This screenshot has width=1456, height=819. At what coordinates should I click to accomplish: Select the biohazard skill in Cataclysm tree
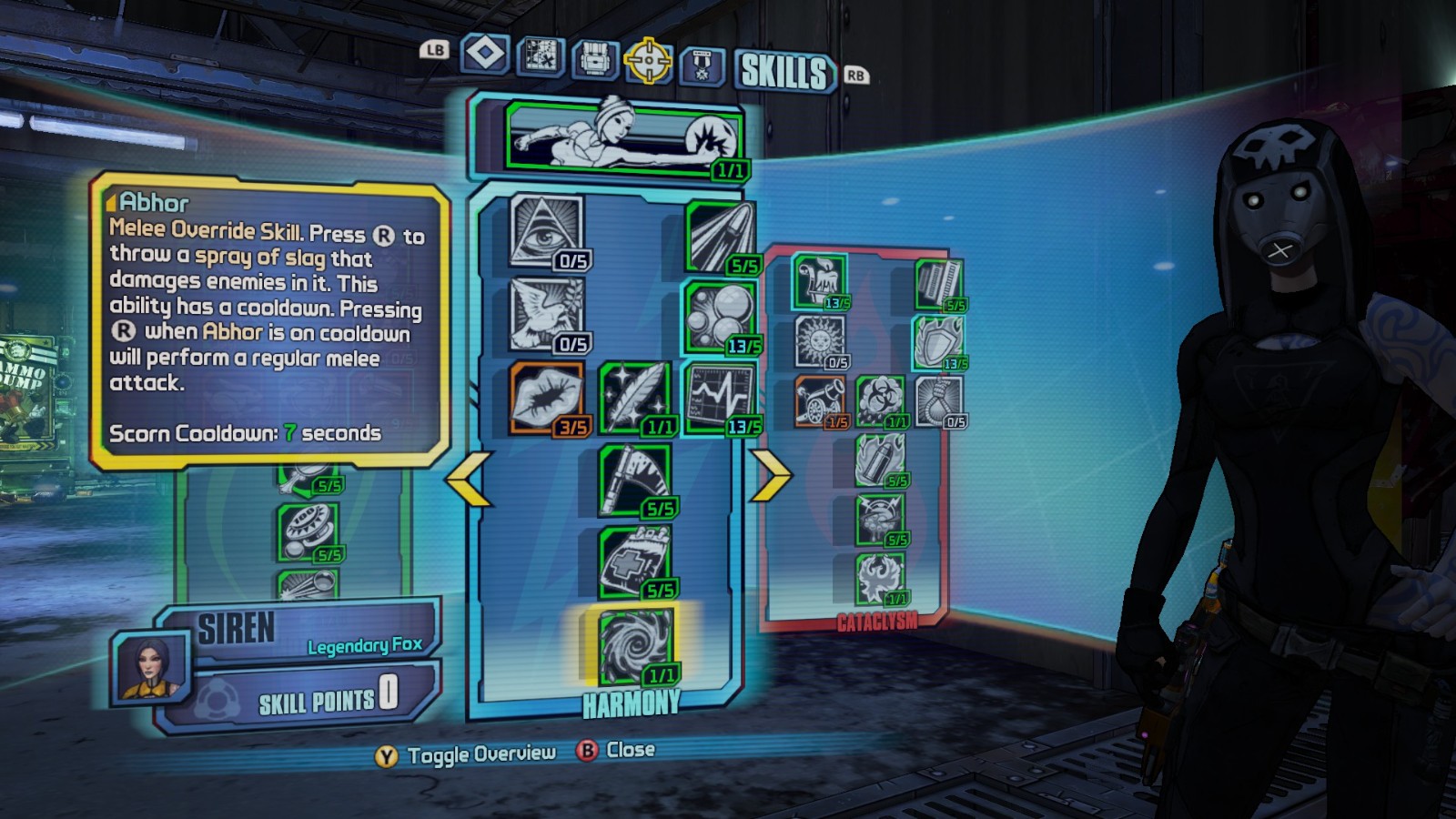(x=880, y=400)
